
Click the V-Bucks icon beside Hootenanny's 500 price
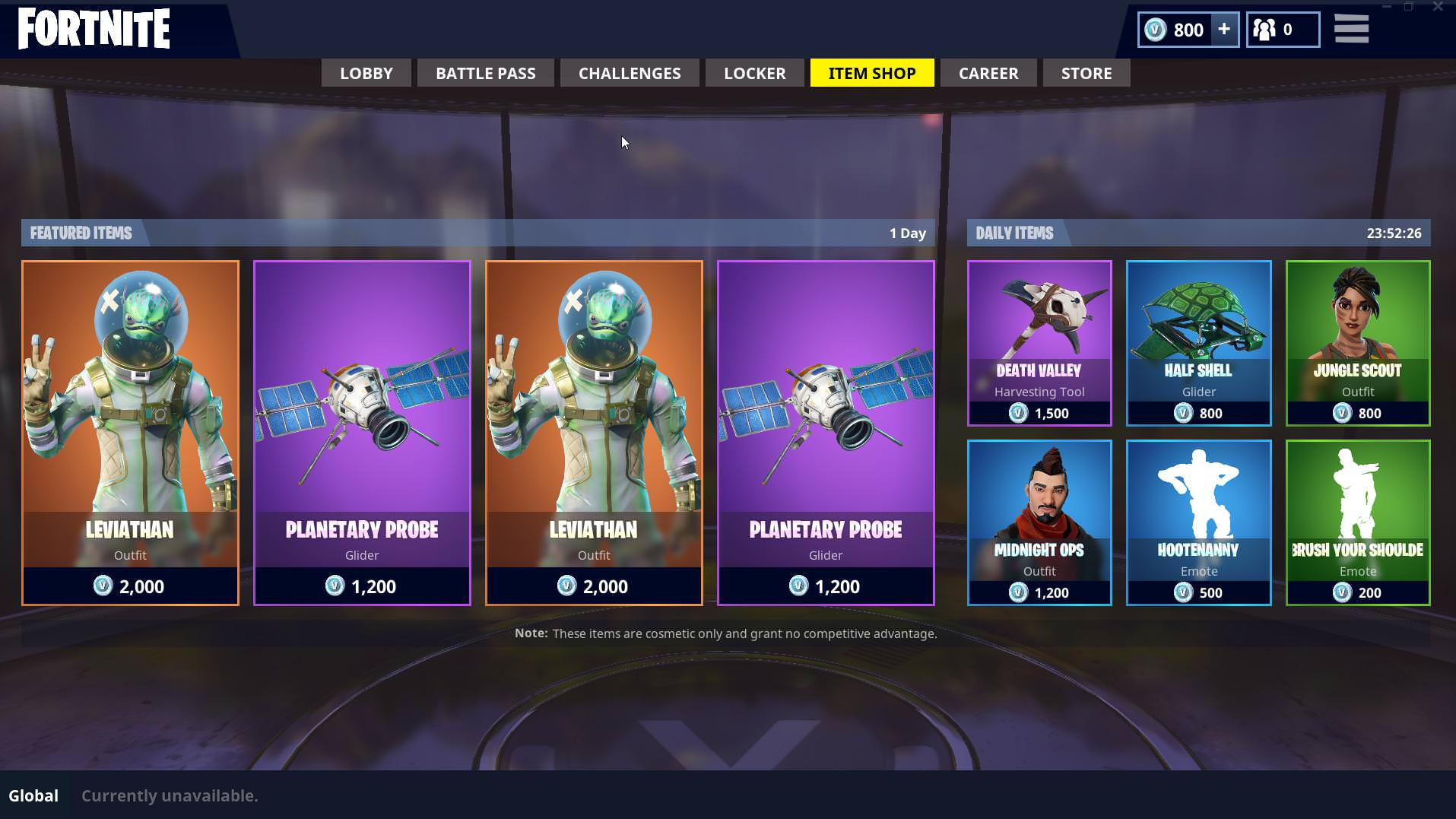[x=1183, y=592]
